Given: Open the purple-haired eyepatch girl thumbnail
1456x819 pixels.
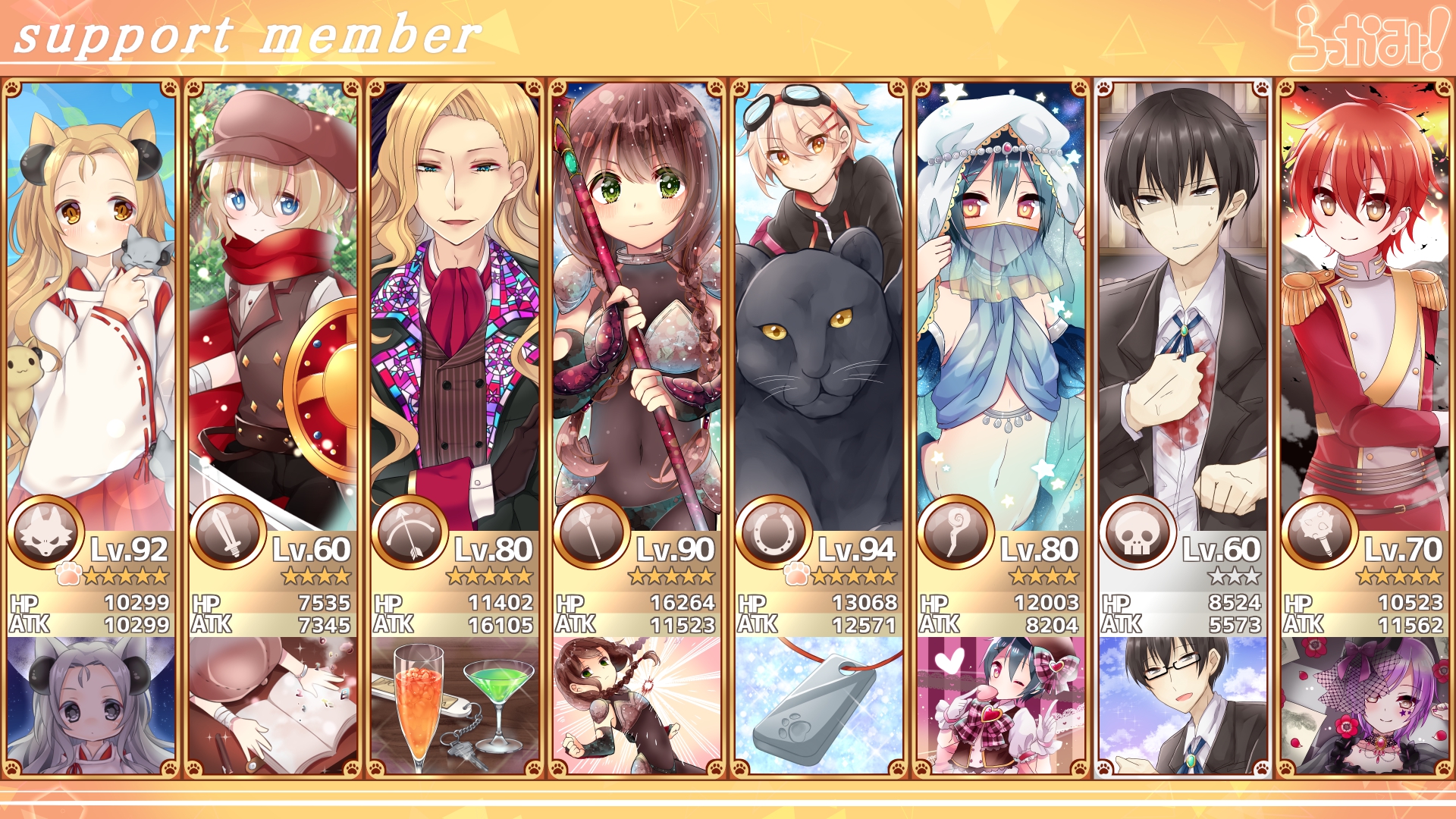Looking at the screenshot, I should coord(1365,705).
